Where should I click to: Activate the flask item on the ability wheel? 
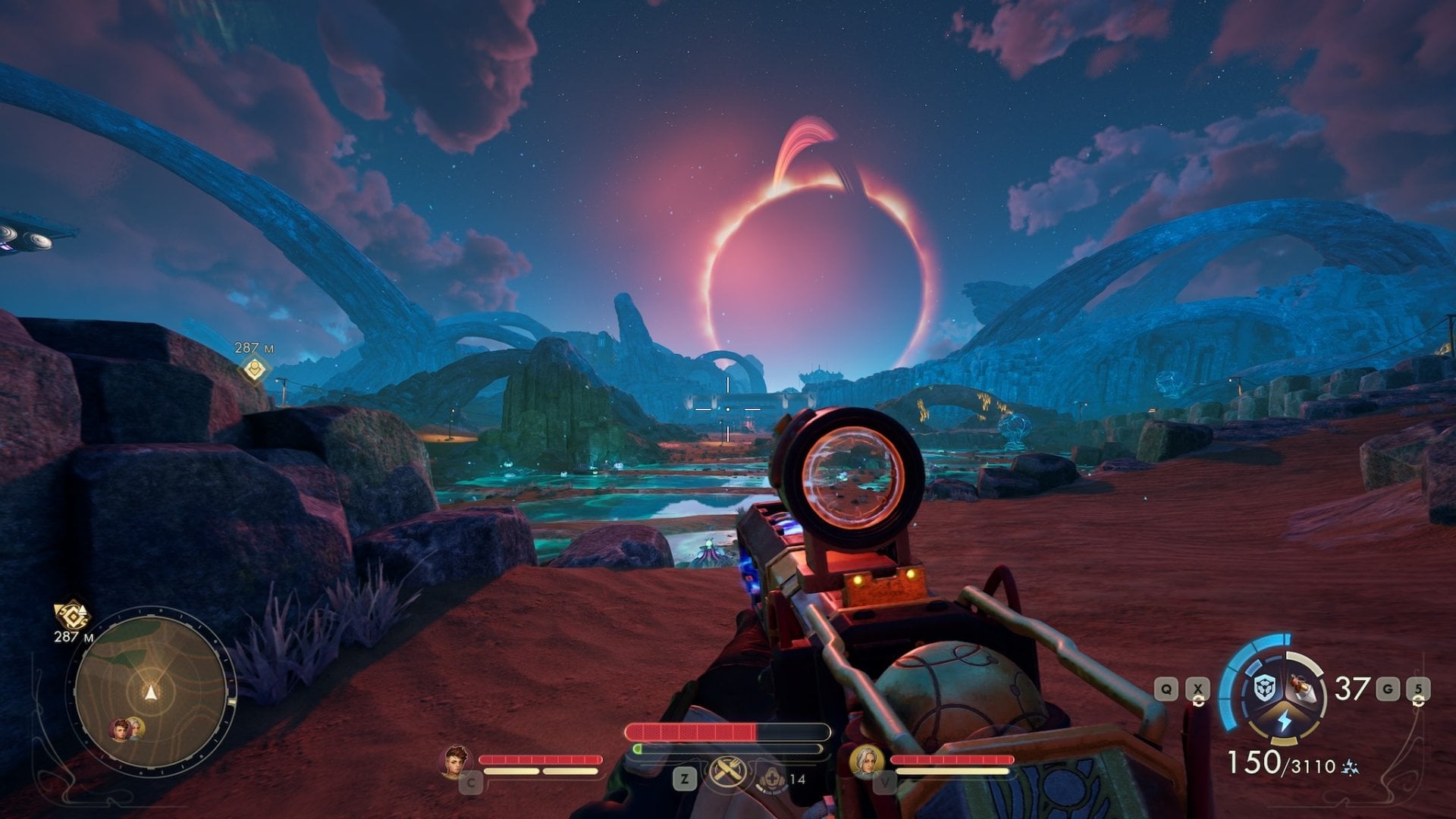1301,686
